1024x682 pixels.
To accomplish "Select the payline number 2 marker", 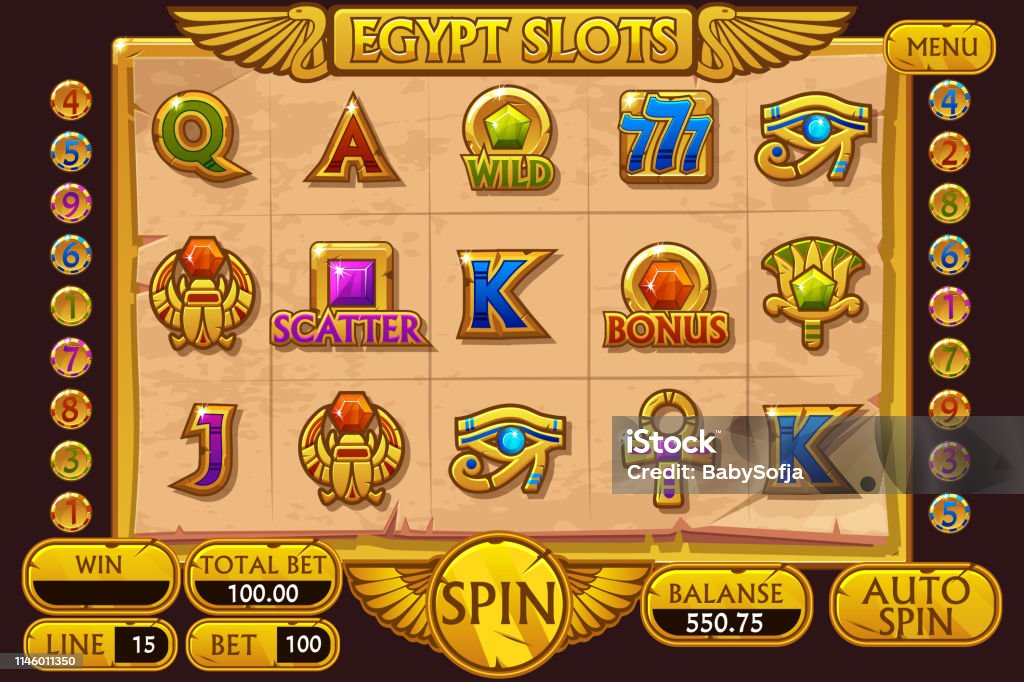I will point(949,152).
